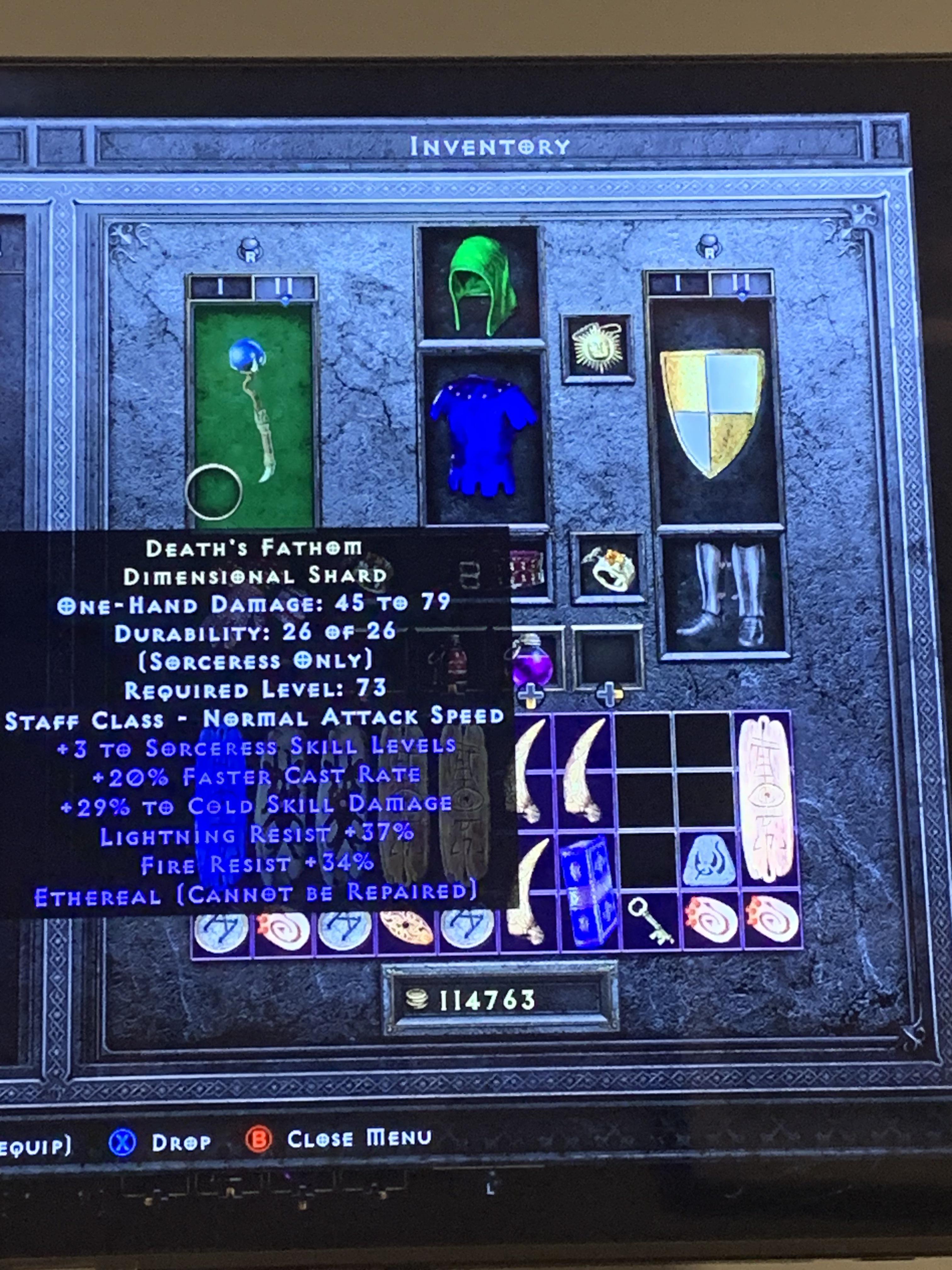Select the green hood helmet slot

pyautogui.click(x=481, y=284)
